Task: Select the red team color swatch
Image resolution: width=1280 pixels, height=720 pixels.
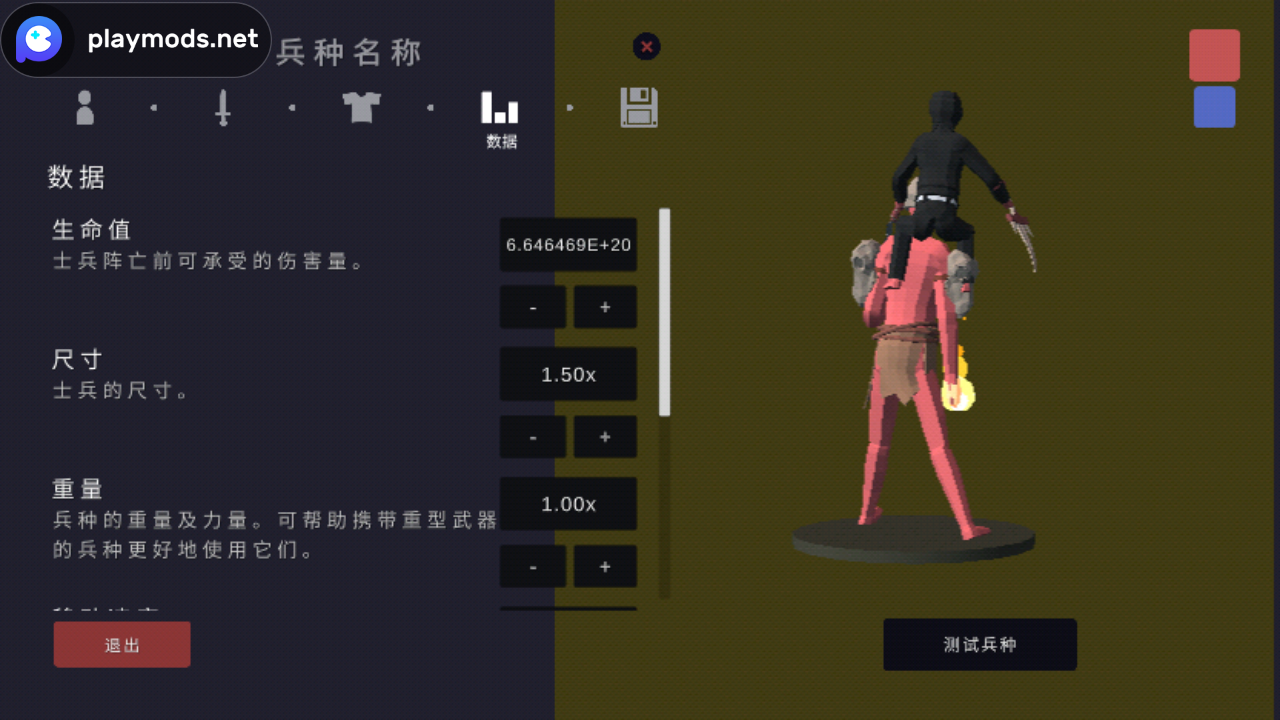Action: [x=1214, y=55]
